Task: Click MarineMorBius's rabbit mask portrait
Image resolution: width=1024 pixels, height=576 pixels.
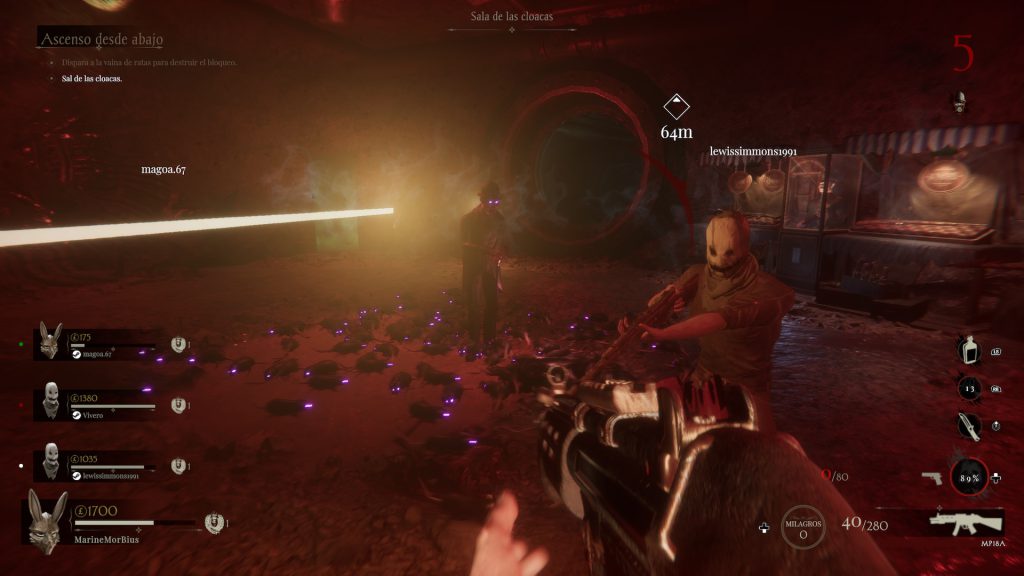Action: pos(47,520)
